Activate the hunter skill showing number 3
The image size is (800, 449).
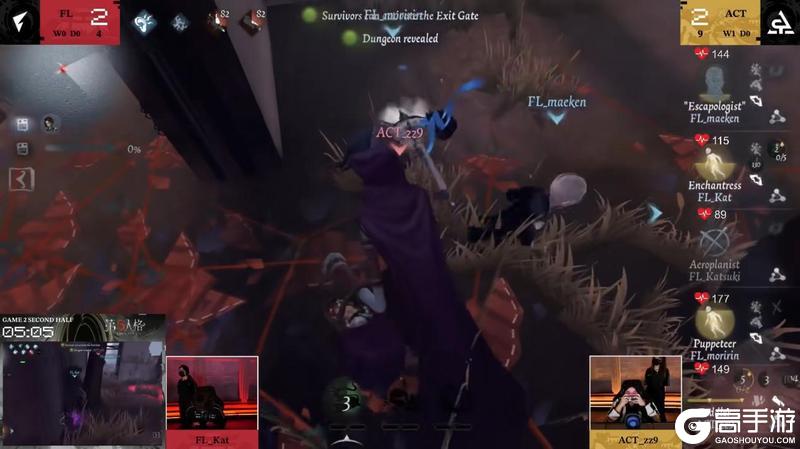347,403
